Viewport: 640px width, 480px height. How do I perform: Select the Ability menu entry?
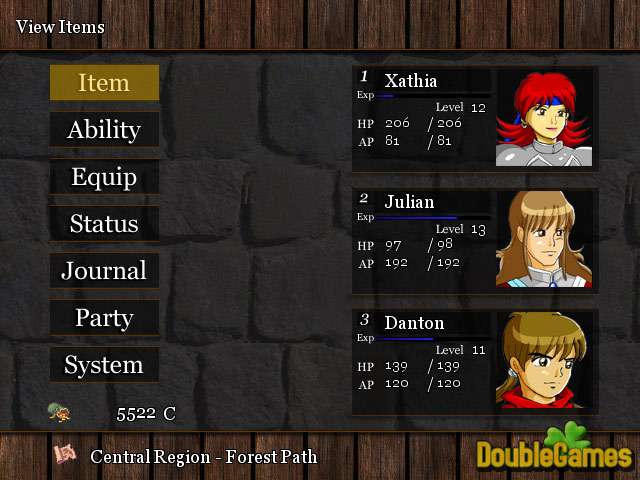(104, 129)
